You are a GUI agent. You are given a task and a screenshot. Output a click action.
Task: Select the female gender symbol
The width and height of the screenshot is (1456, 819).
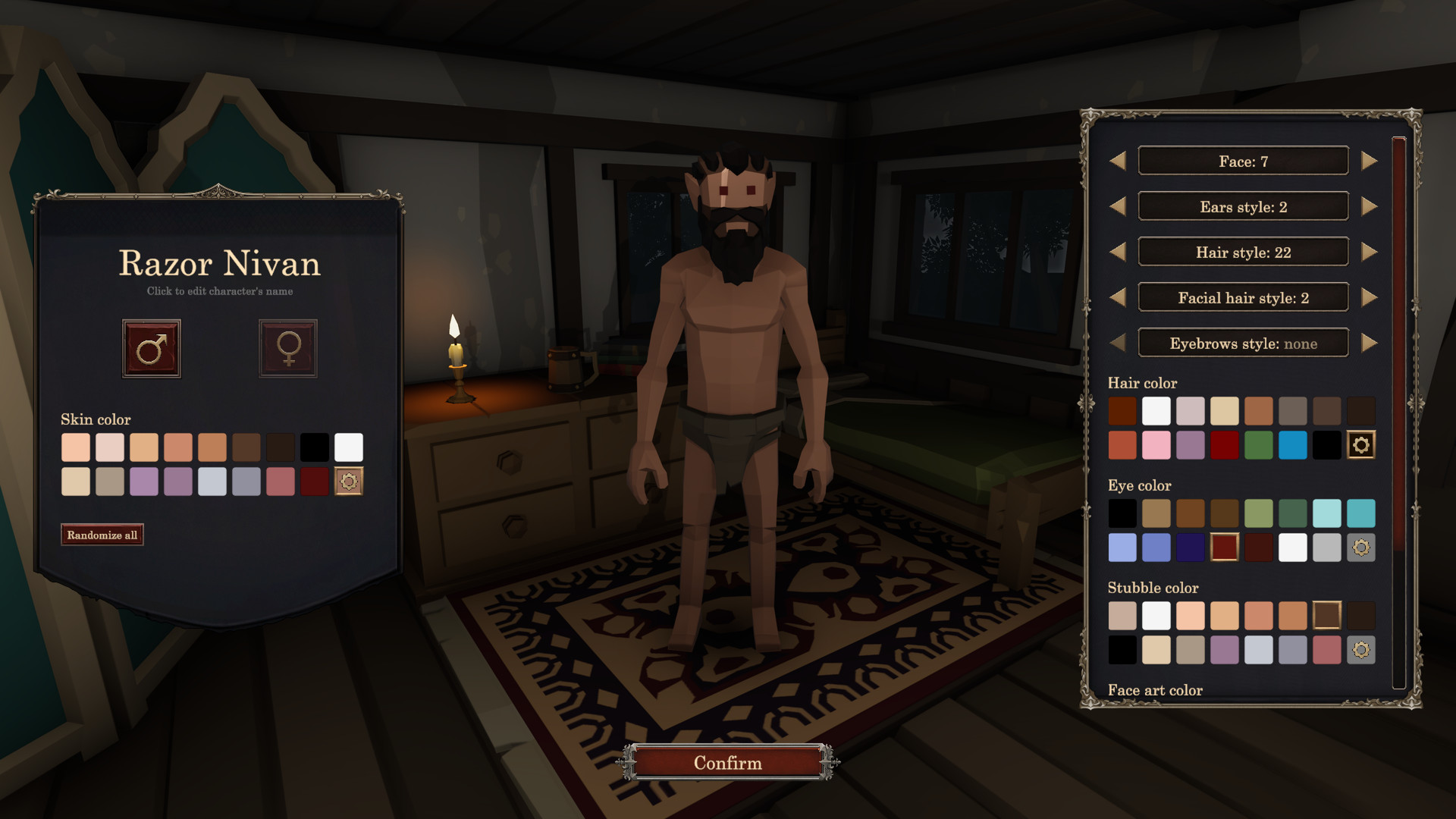[x=287, y=349]
